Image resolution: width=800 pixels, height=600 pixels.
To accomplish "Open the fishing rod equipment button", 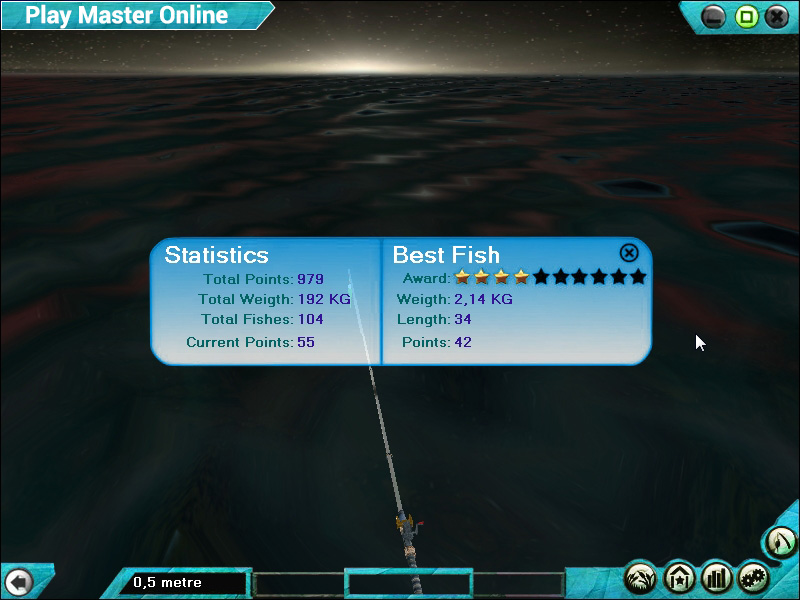I will click(x=781, y=543).
